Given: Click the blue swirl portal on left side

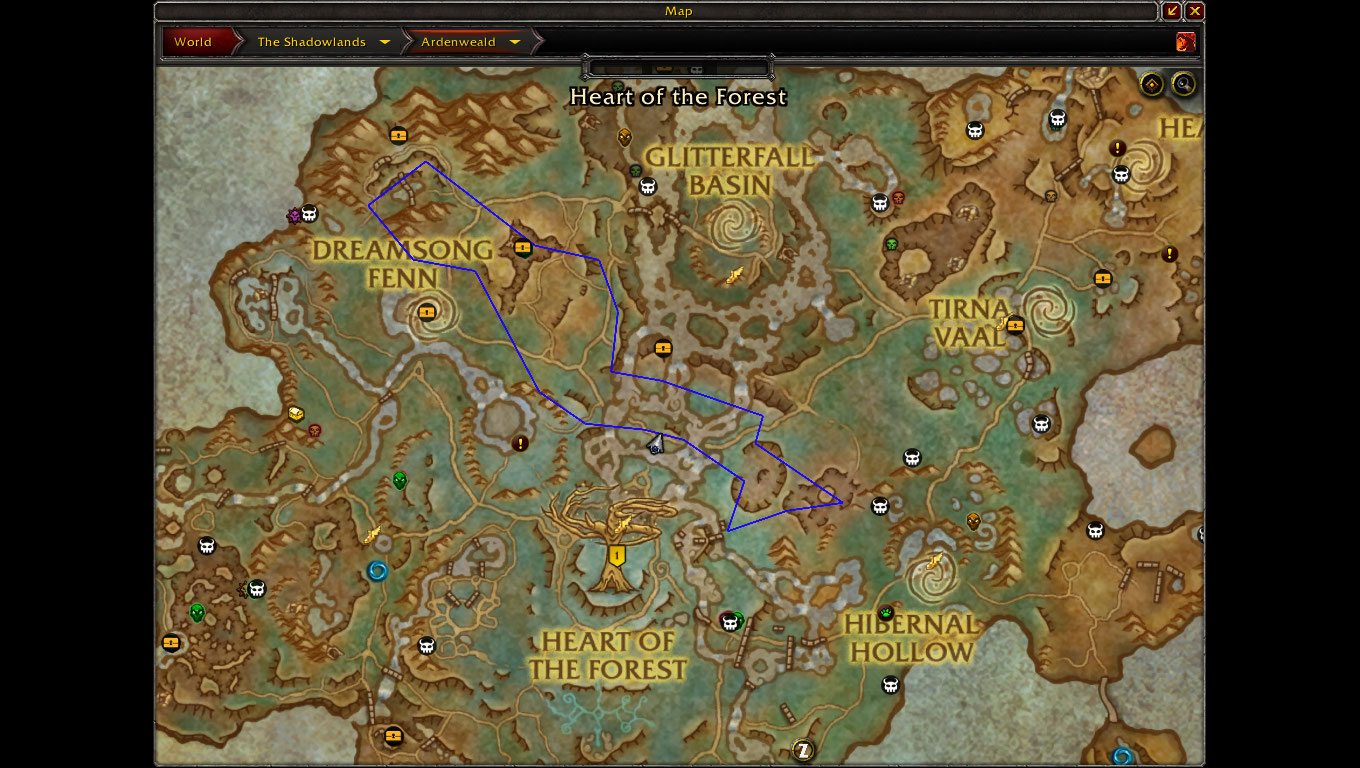Looking at the screenshot, I should click(377, 571).
